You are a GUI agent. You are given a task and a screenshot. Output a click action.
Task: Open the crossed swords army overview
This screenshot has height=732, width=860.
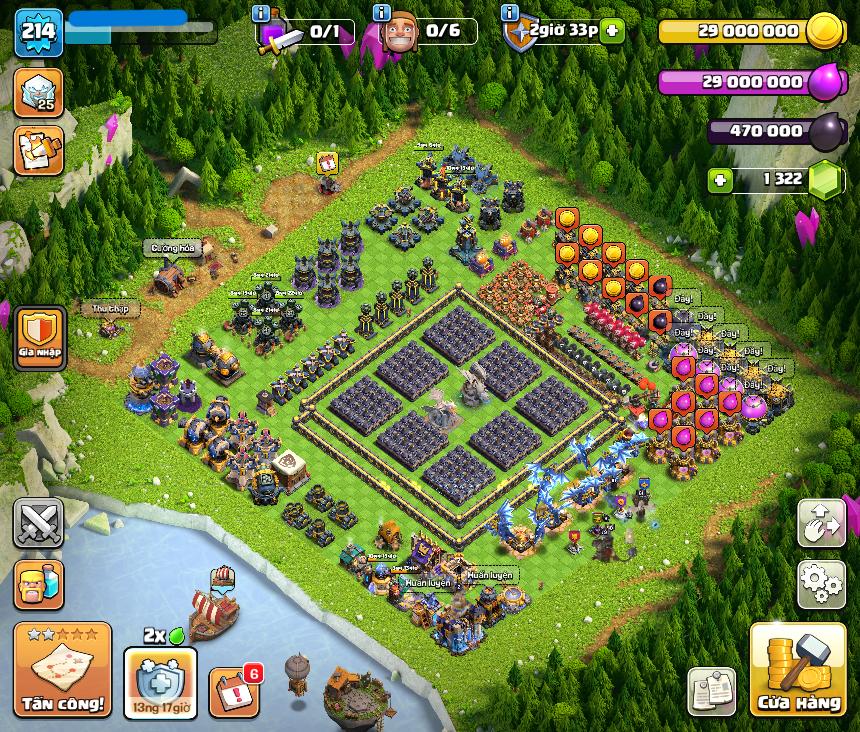[x=38, y=523]
